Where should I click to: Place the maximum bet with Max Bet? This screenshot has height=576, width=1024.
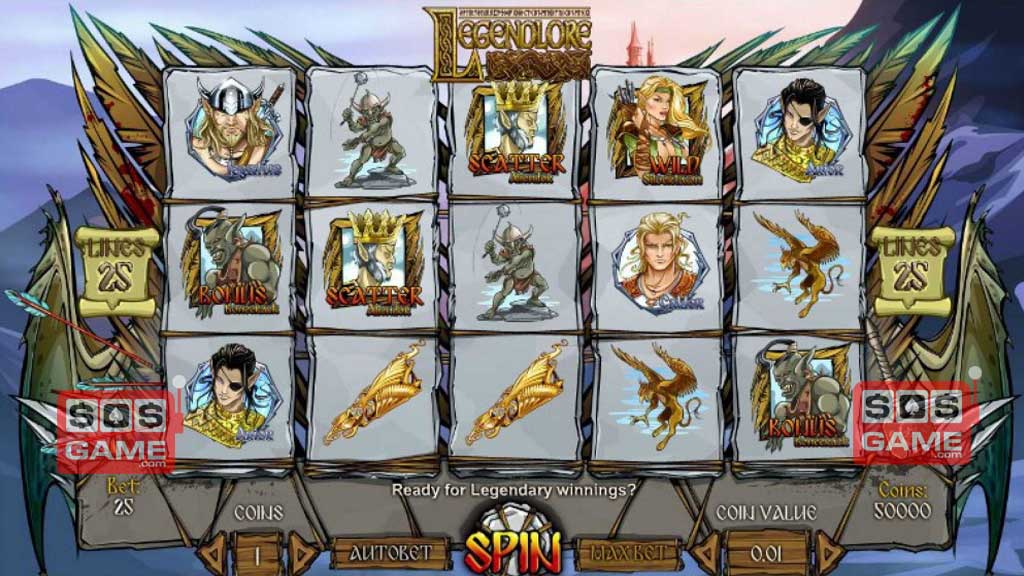coord(628,553)
